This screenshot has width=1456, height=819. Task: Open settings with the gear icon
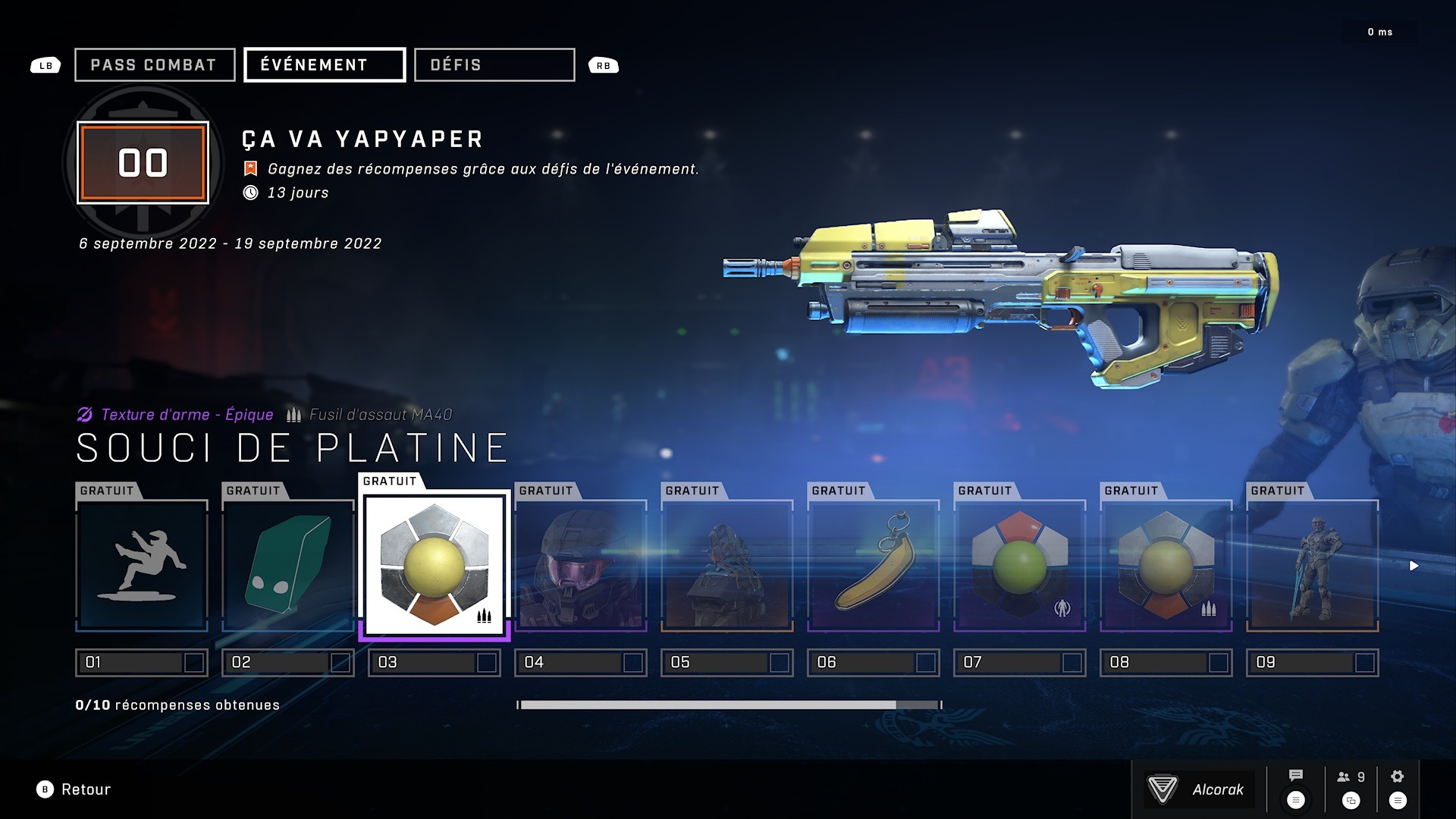pyautogui.click(x=1398, y=777)
